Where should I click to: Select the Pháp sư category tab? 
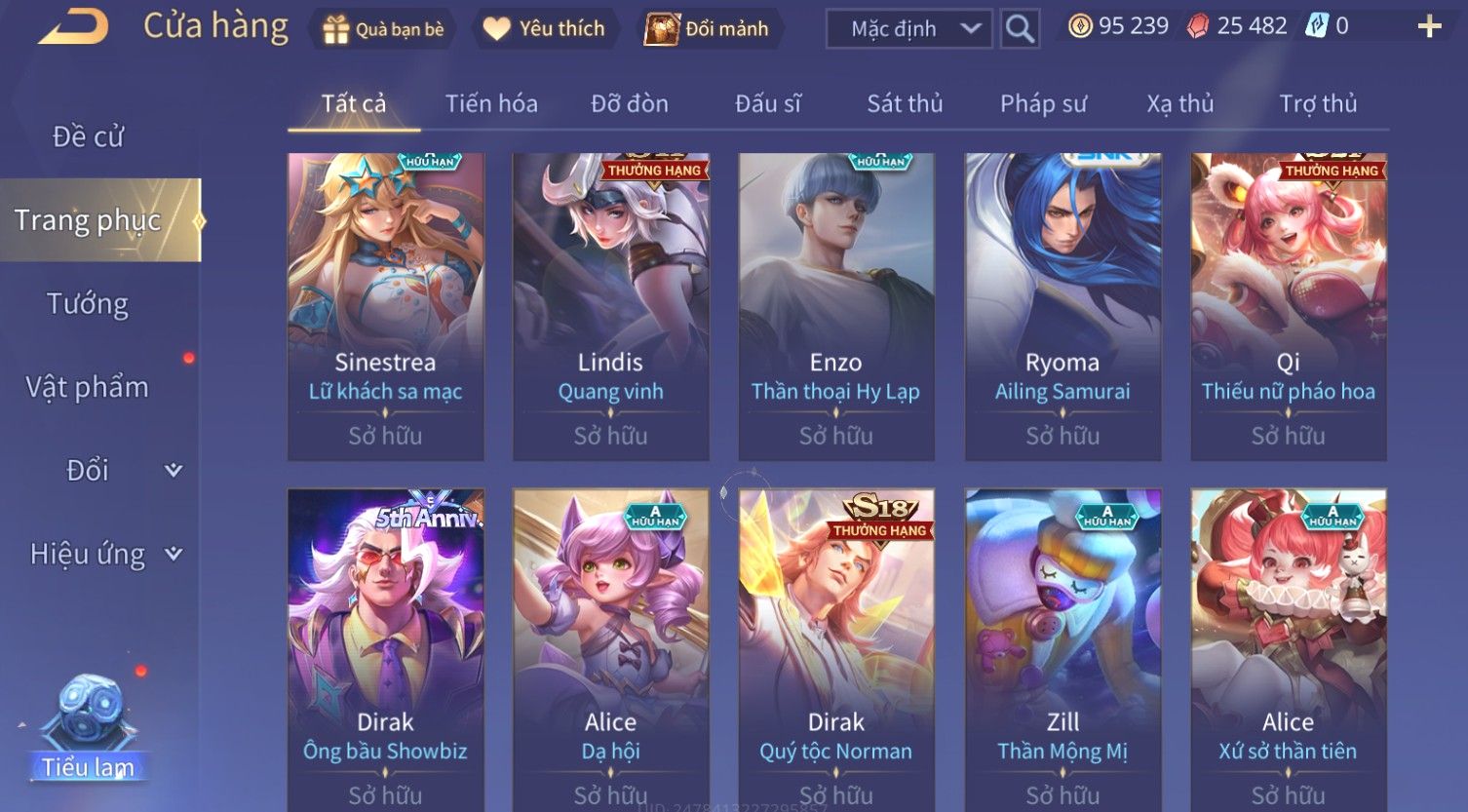[x=1043, y=103]
